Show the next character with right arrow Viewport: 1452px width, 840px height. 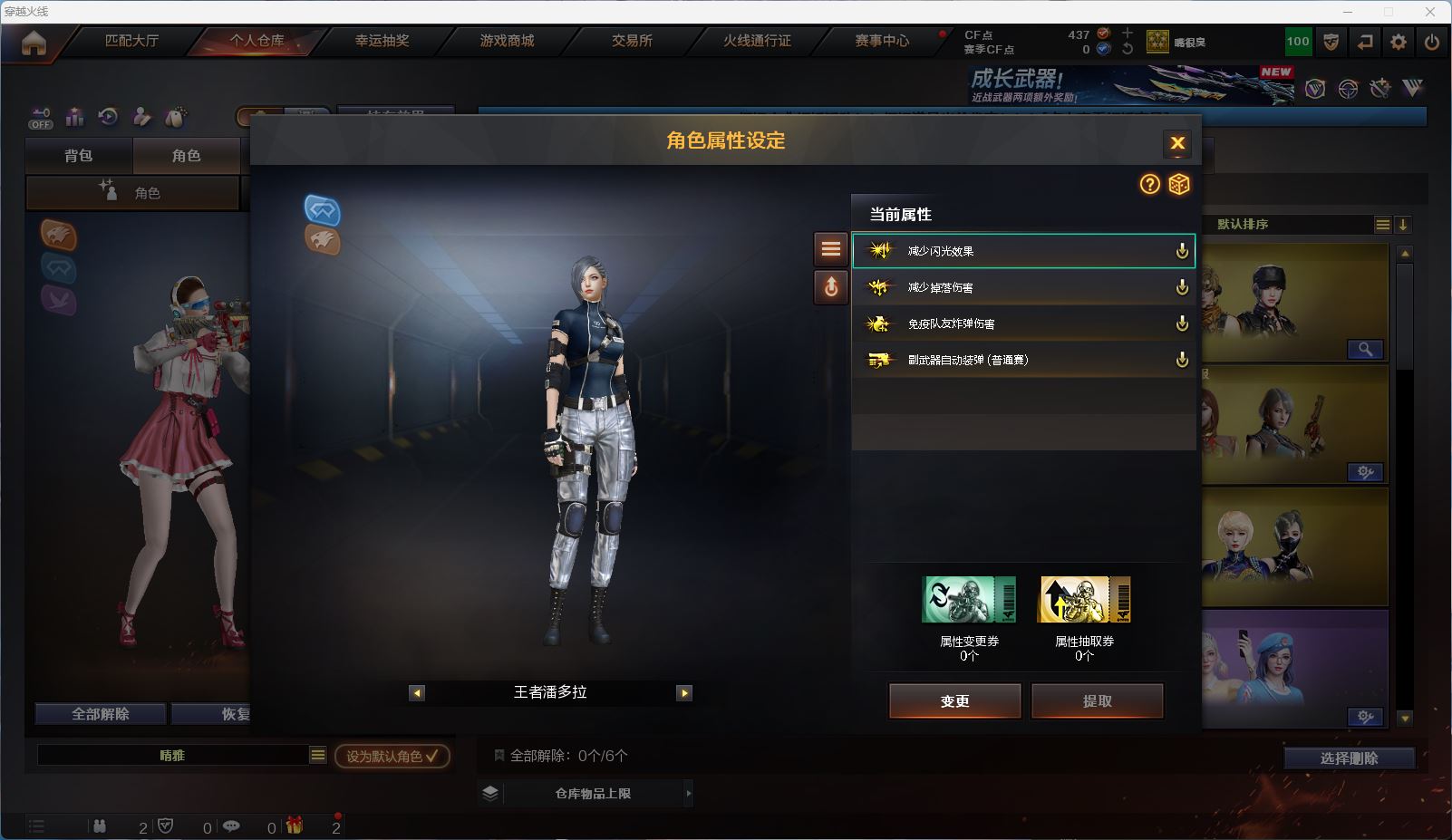[684, 693]
